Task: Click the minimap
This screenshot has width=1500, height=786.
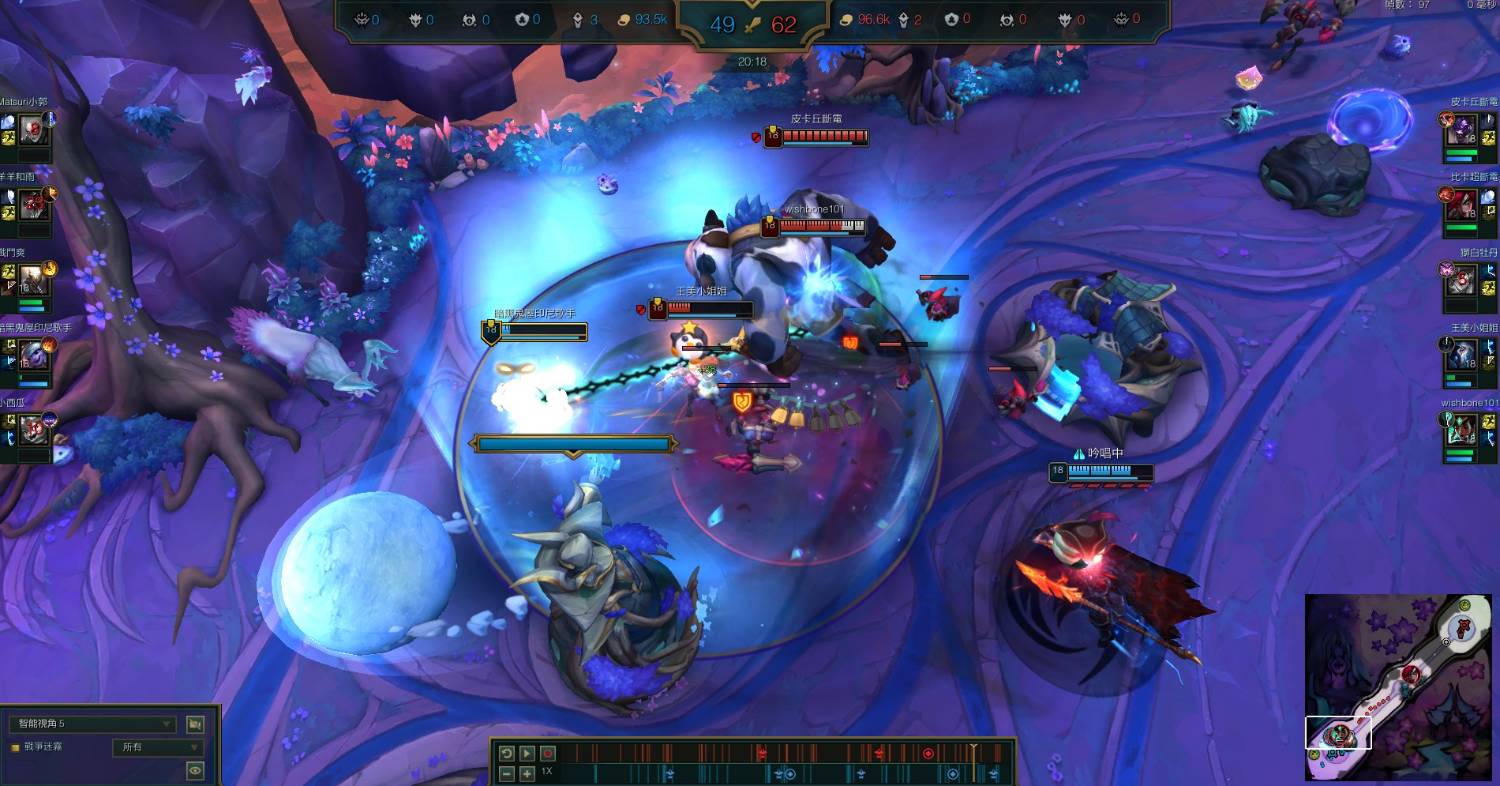Action: (1398, 687)
